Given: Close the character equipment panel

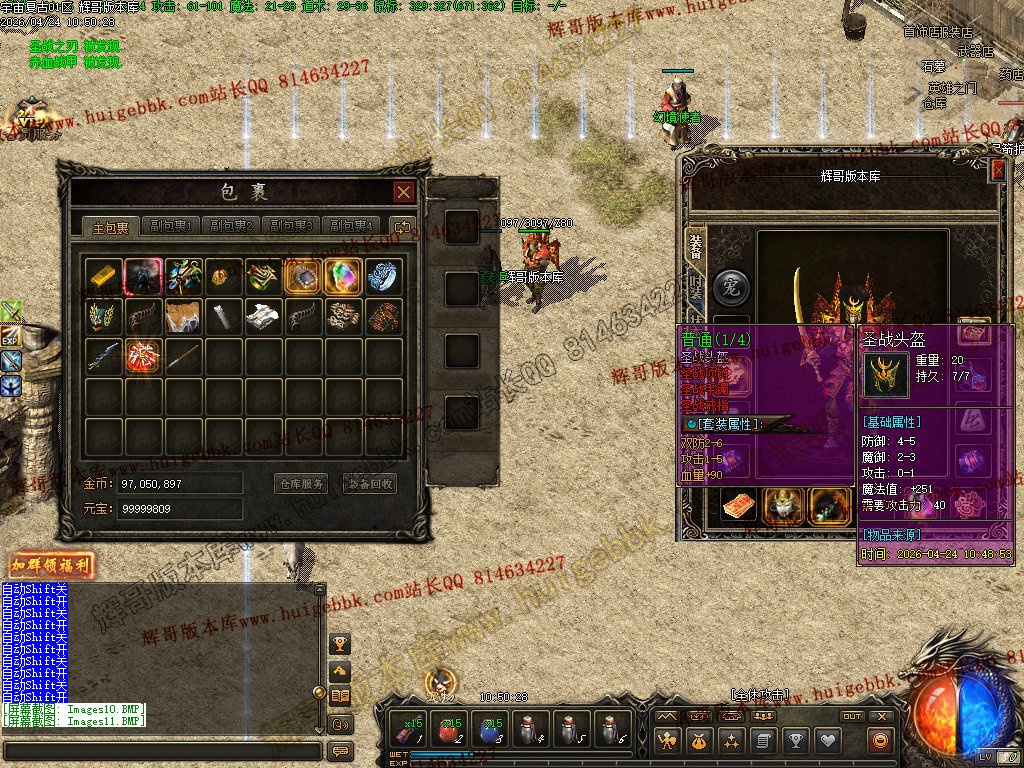Looking at the screenshot, I should [997, 171].
